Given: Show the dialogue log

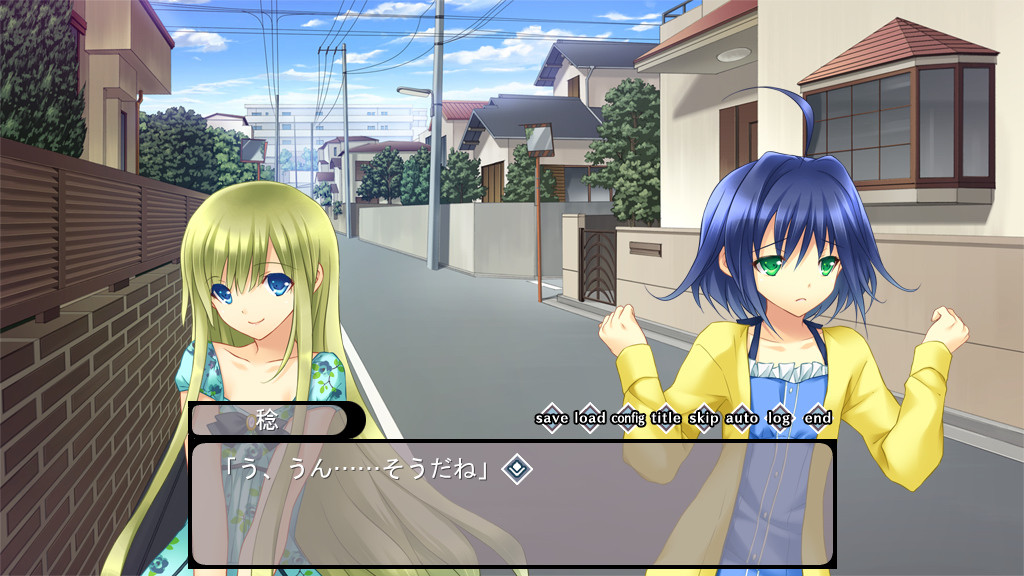Looking at the screenshot, I should pos(779,418).
